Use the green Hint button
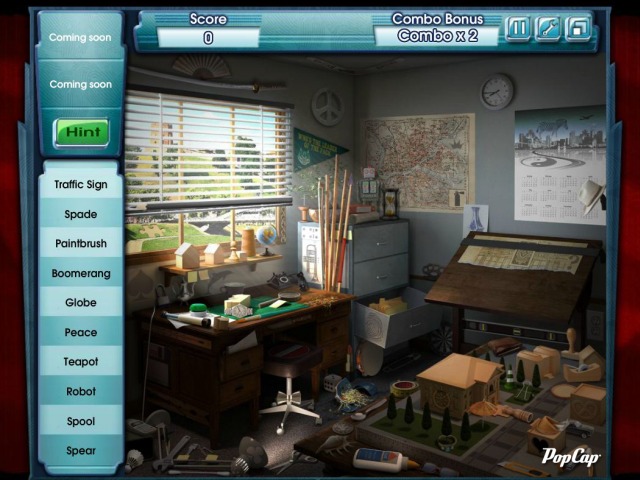 [81, 132]
